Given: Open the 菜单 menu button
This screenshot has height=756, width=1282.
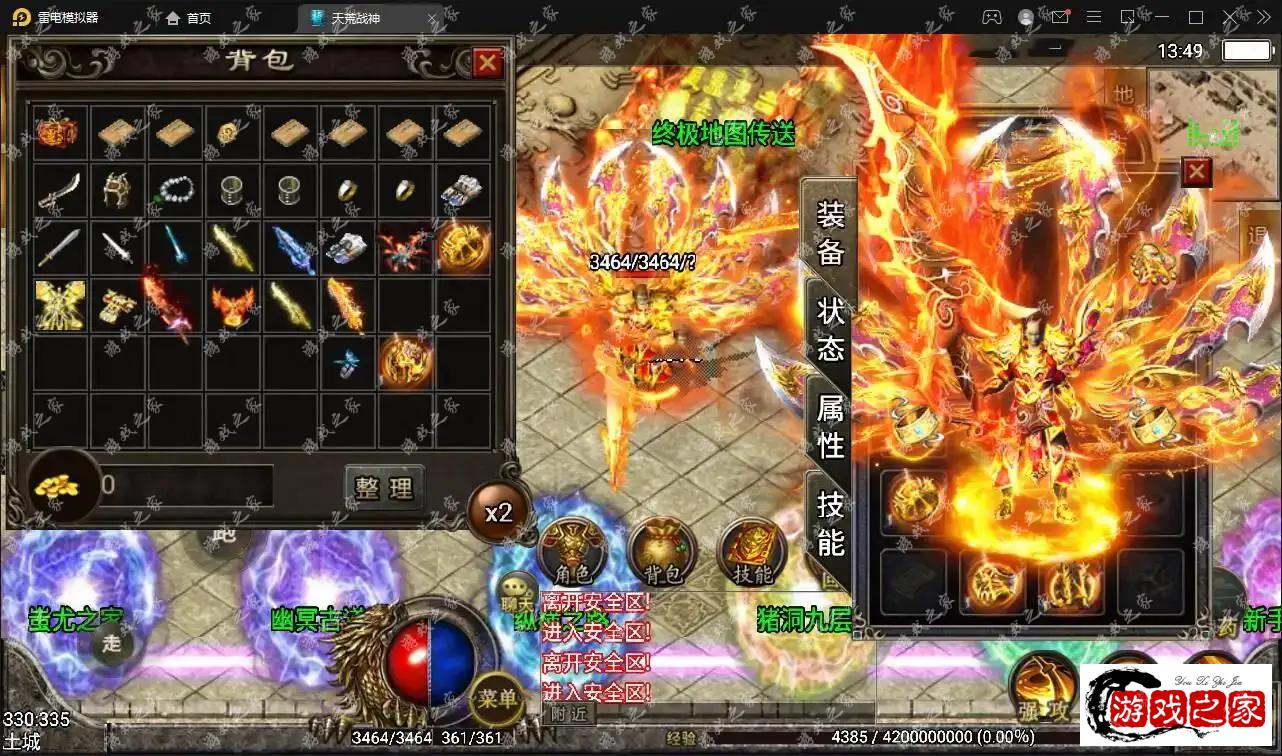Looking at the screenshot, I should click(x=497, y=697).
